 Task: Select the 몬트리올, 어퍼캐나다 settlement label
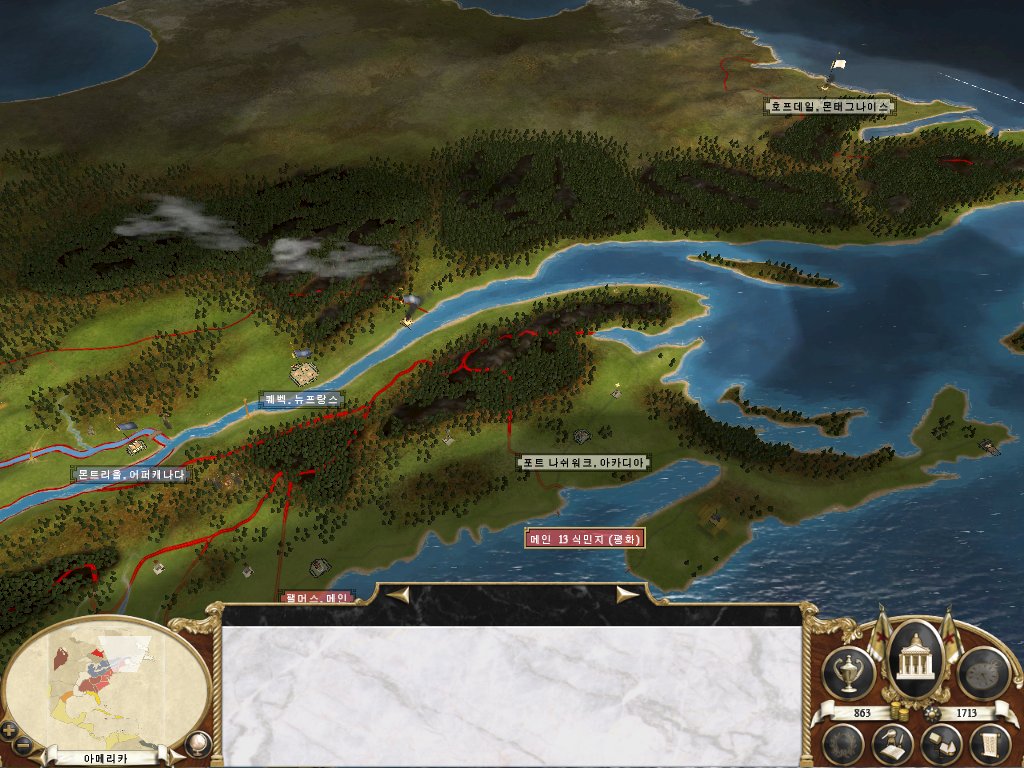click(131, 475)
